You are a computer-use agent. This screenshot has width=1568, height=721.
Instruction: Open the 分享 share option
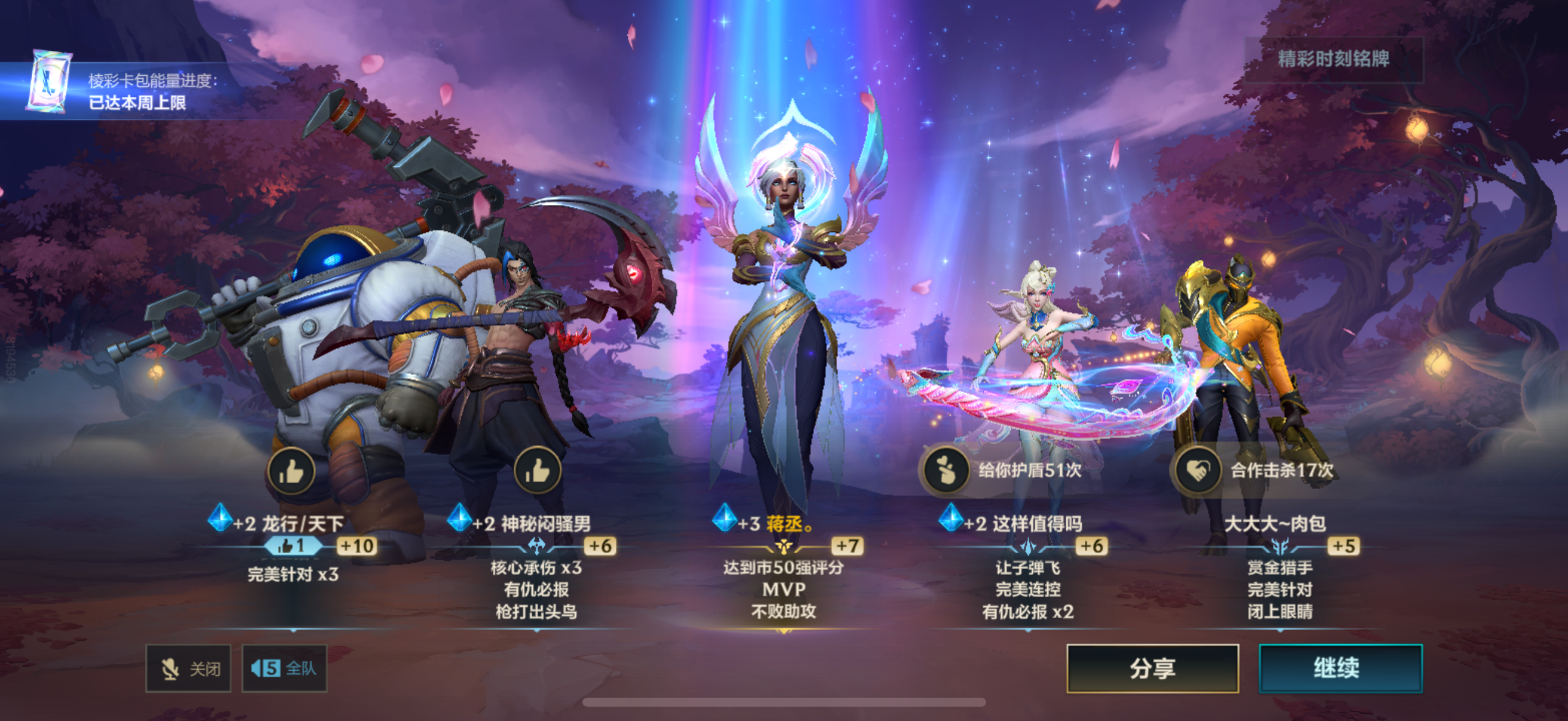1152,668
